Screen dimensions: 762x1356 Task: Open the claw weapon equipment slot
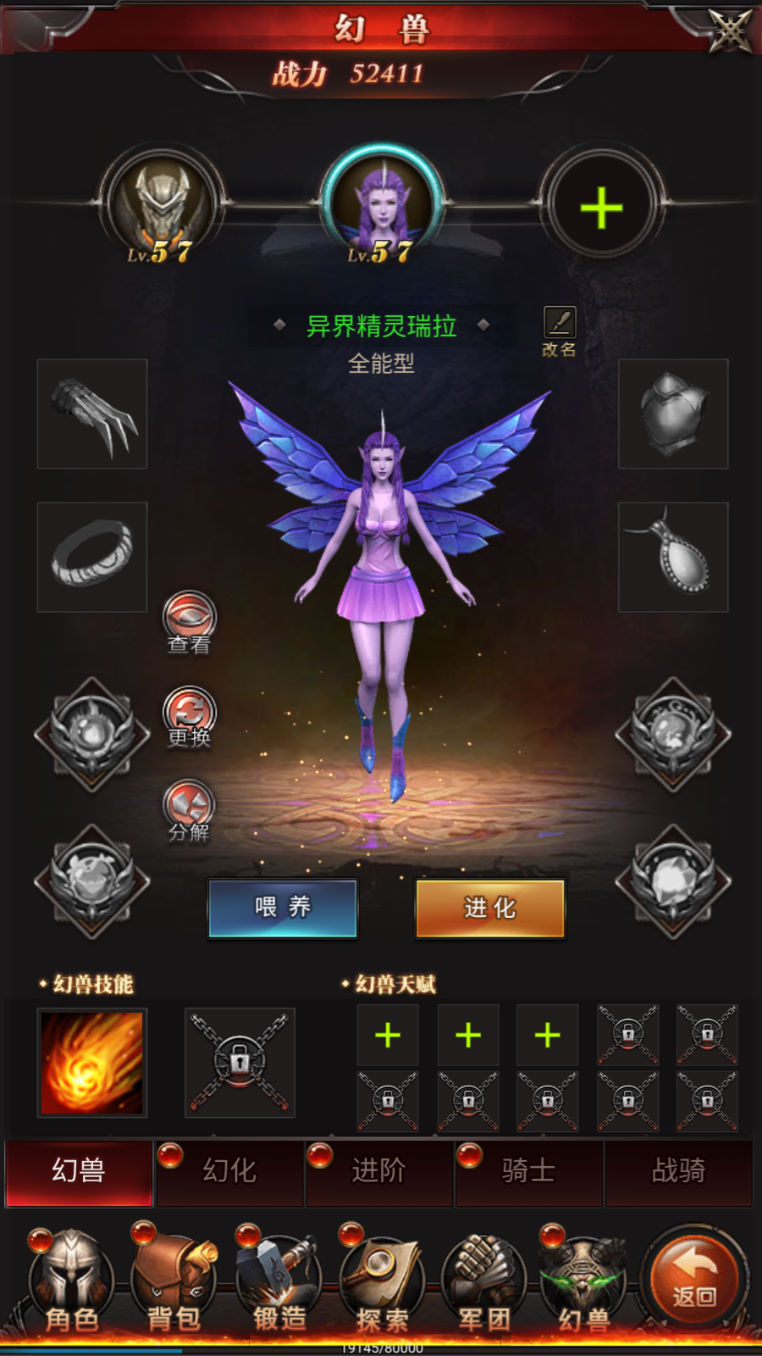[92, 414]
